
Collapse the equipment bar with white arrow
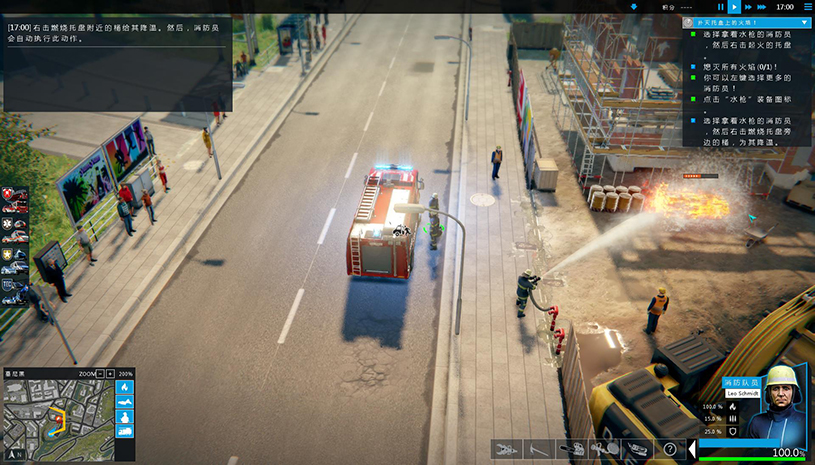pyautogui.click(x=692, y=449)
